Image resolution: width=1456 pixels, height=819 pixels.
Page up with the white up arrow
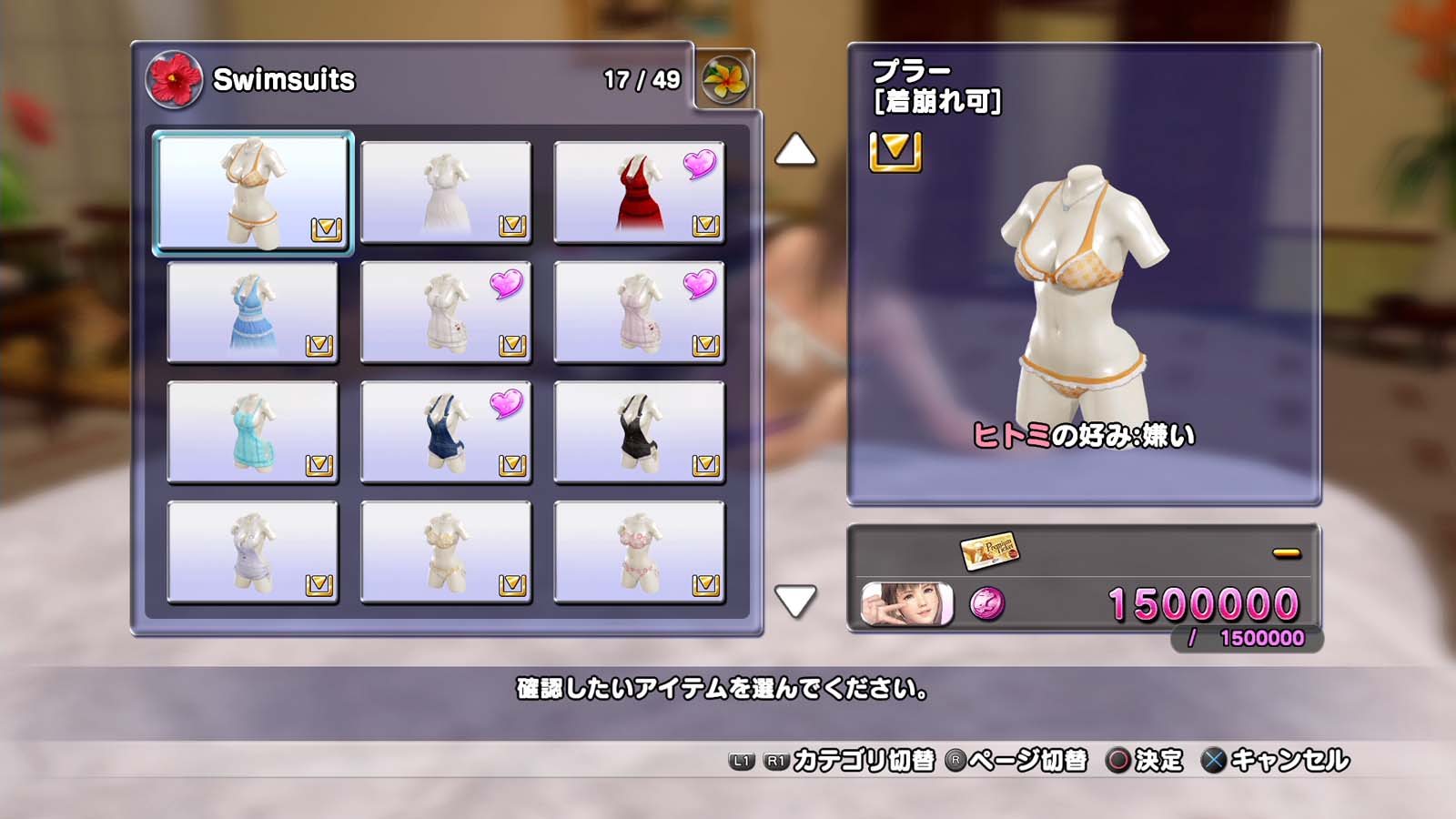(794, 150)
